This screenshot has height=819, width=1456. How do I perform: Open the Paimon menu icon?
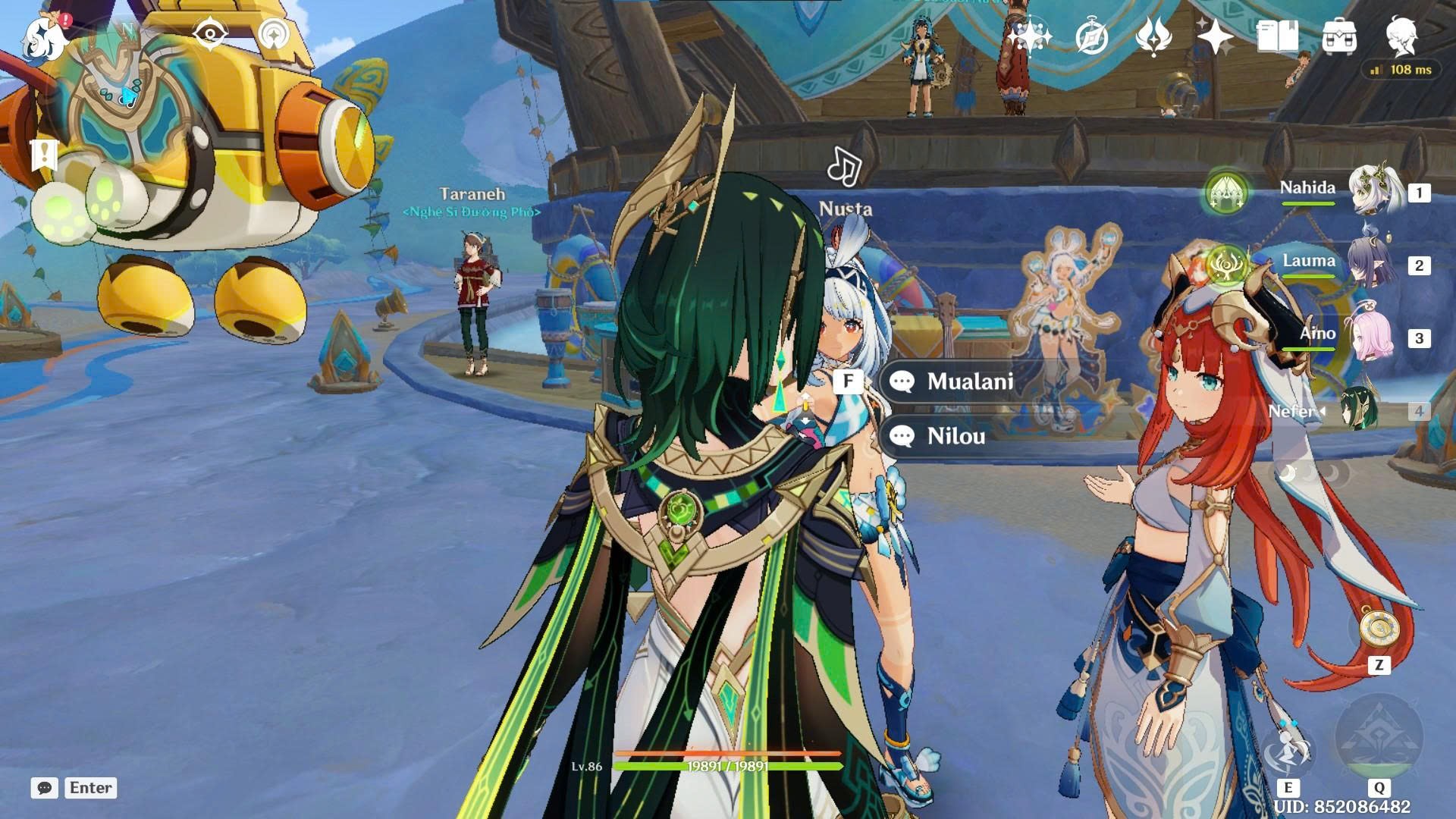click(45, 38)
